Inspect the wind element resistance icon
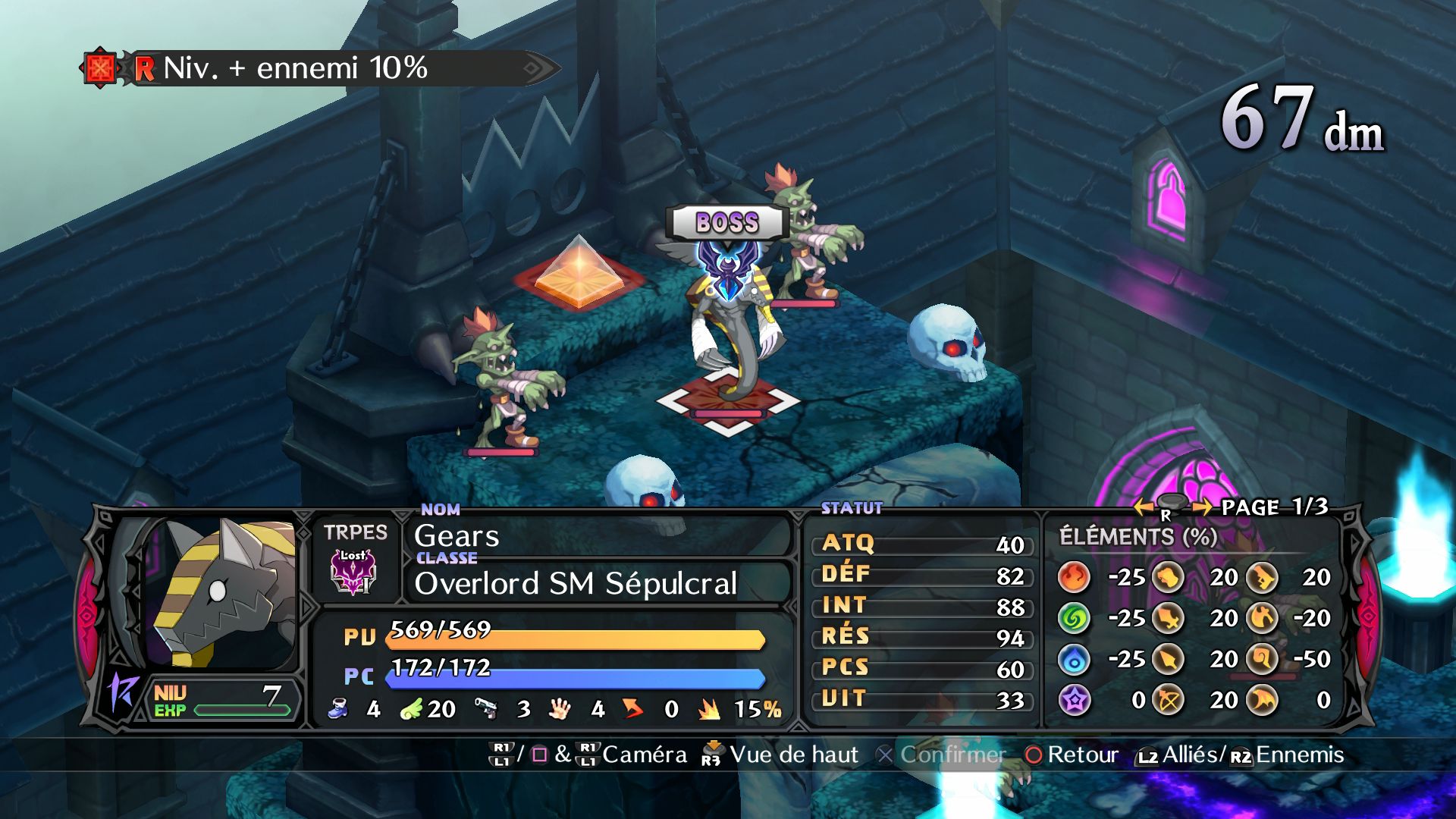The height and width of the screenshot is (819, 1456). tap(1074, 618)
